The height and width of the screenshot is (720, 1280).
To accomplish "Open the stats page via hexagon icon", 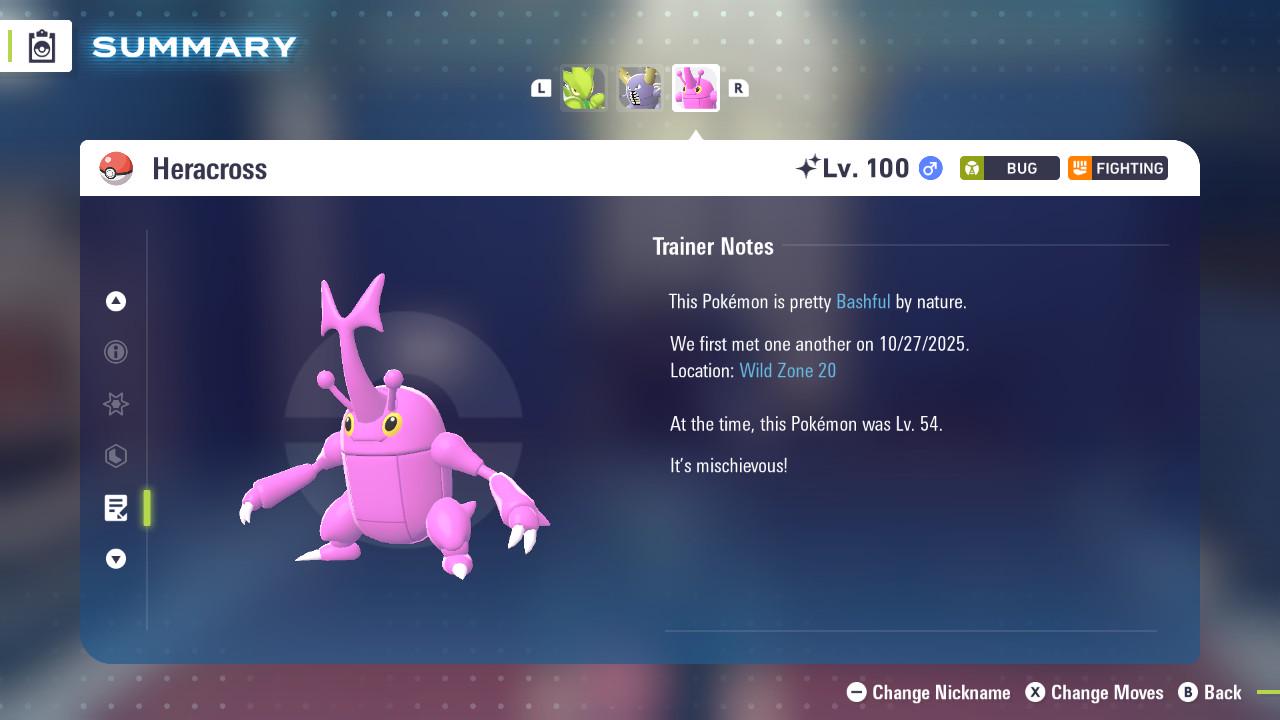I will (116, 457).
